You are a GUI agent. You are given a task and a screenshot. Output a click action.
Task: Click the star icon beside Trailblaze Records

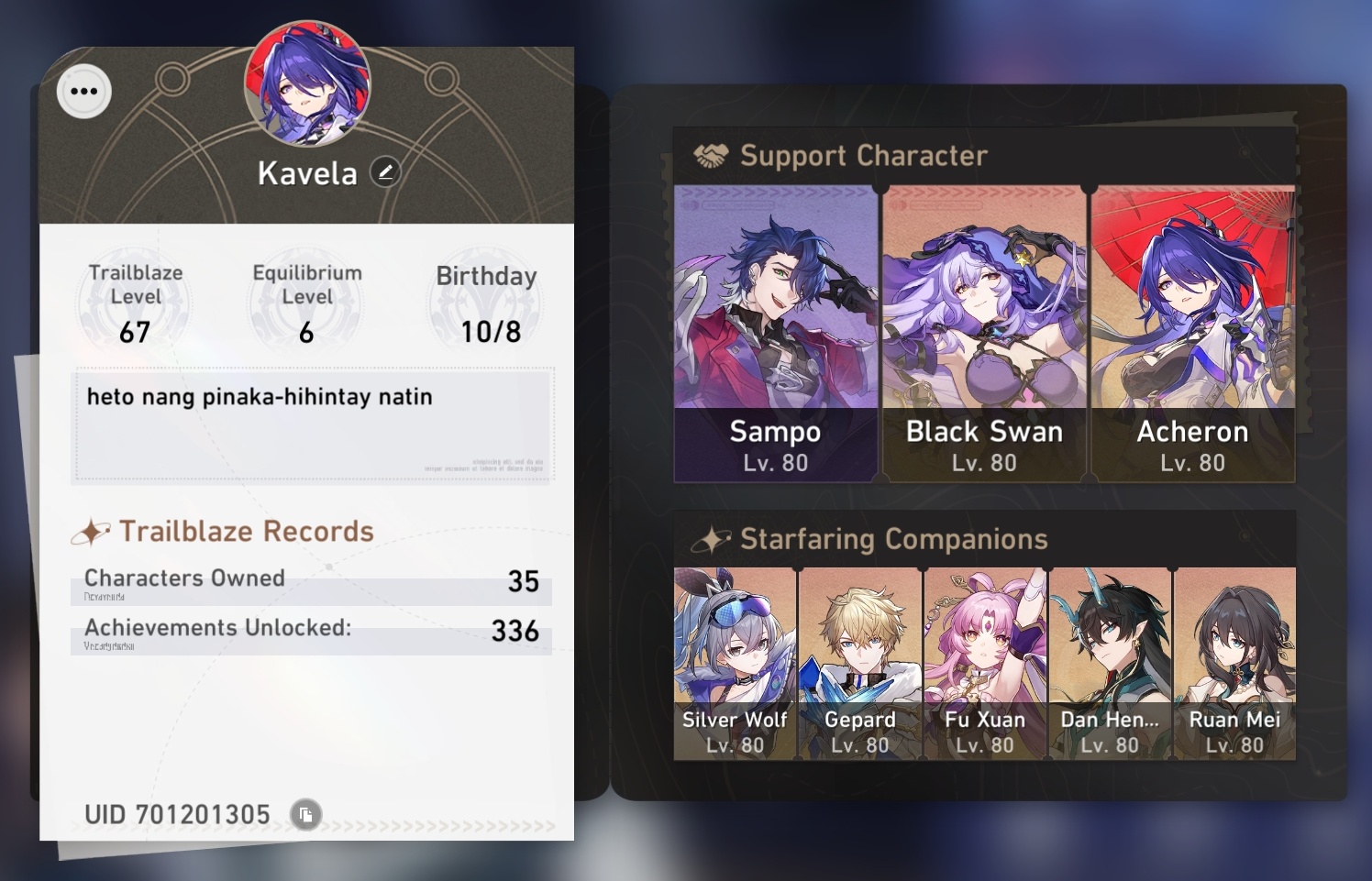[x=91, y=531]
